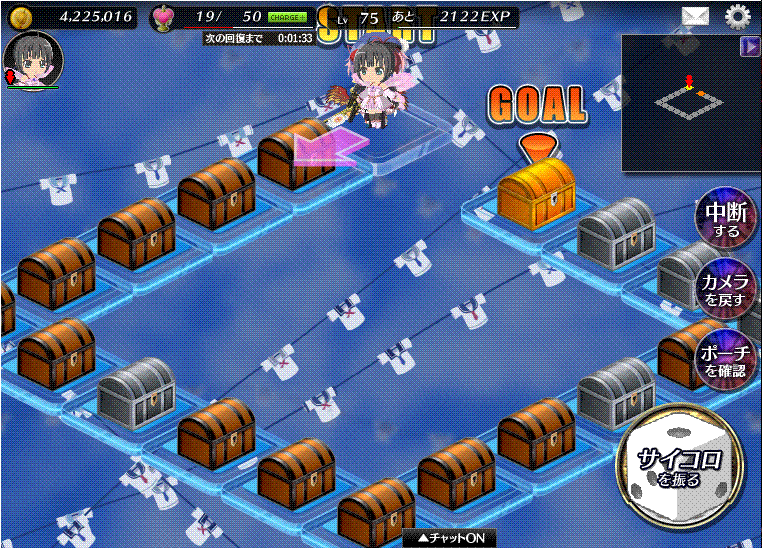Screen dimensions: 762x549
Task: Open the mail envelope icon
Action: (696, 15)
